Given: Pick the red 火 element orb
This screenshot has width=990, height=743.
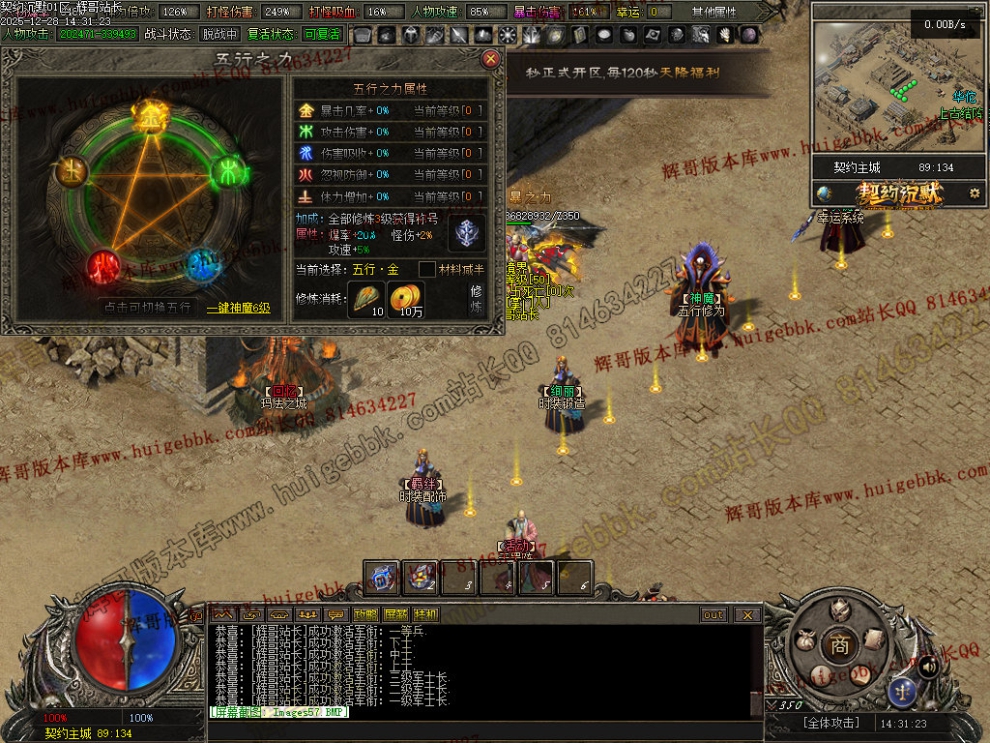Looking at the screenshot, I should pos(103,264).
